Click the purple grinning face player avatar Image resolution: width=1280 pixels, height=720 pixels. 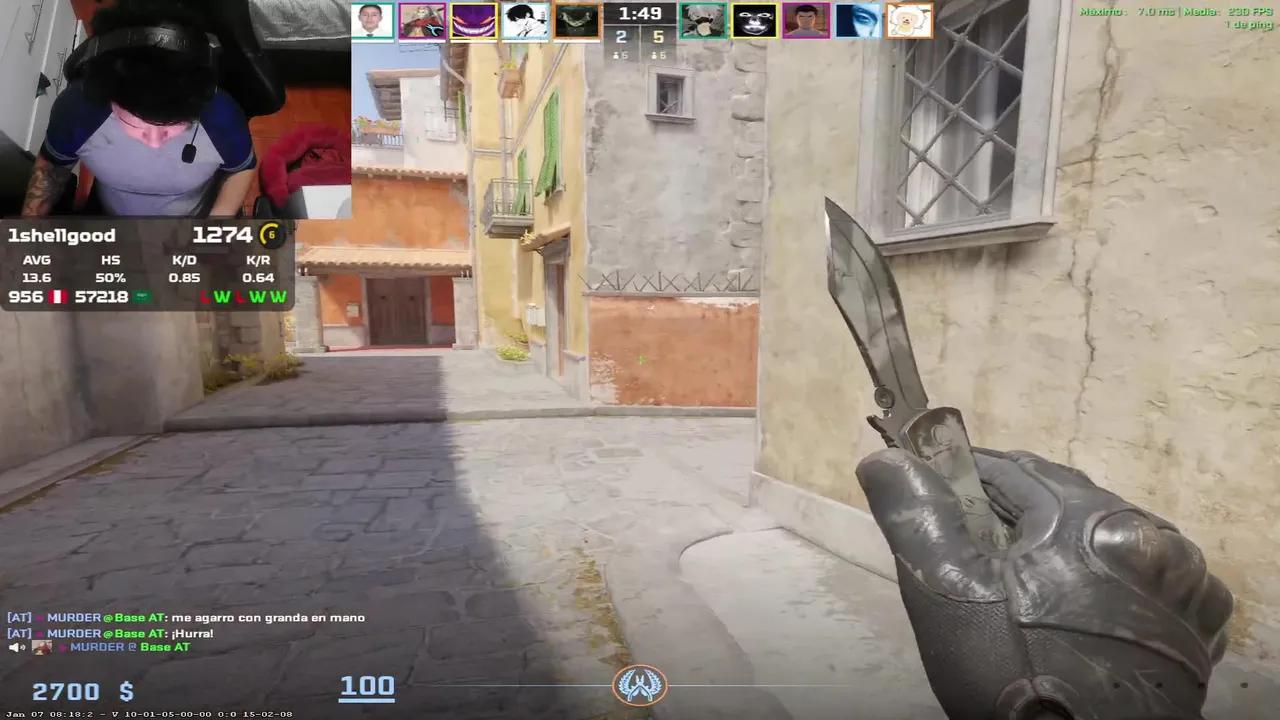[x=473, y=20]
